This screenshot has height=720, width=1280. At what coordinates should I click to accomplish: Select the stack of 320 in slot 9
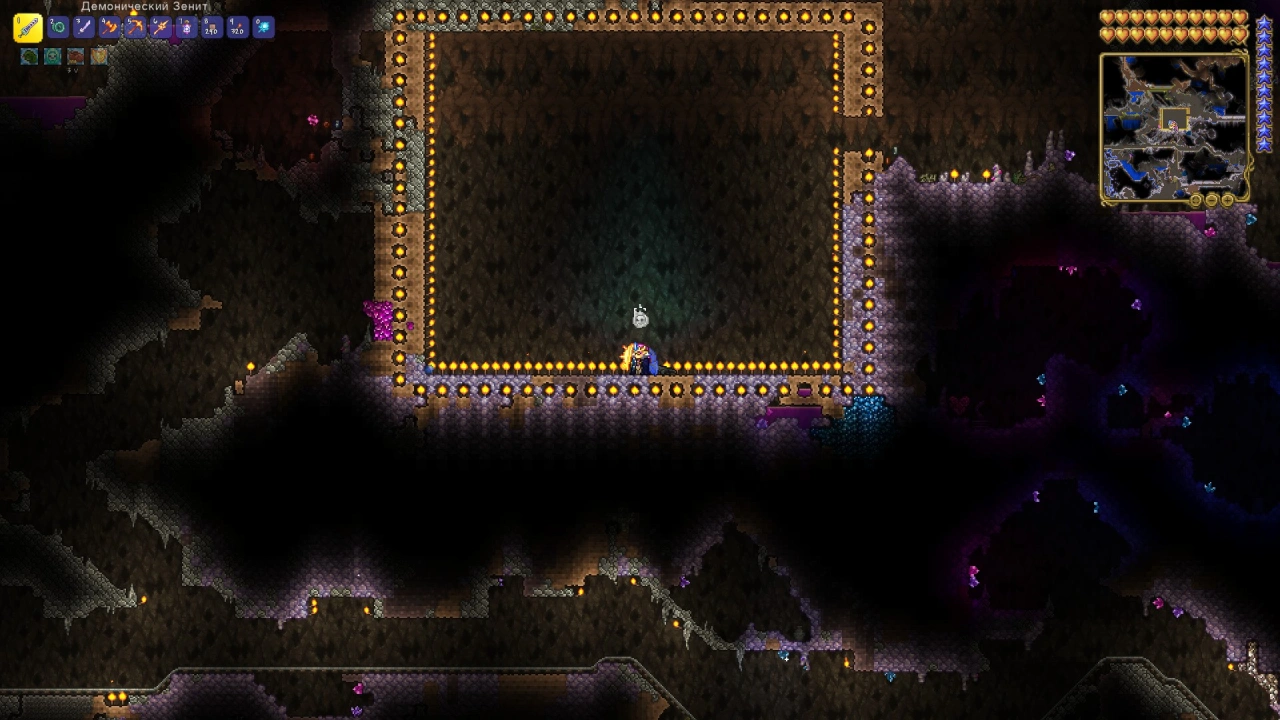[x=237, y=28]
